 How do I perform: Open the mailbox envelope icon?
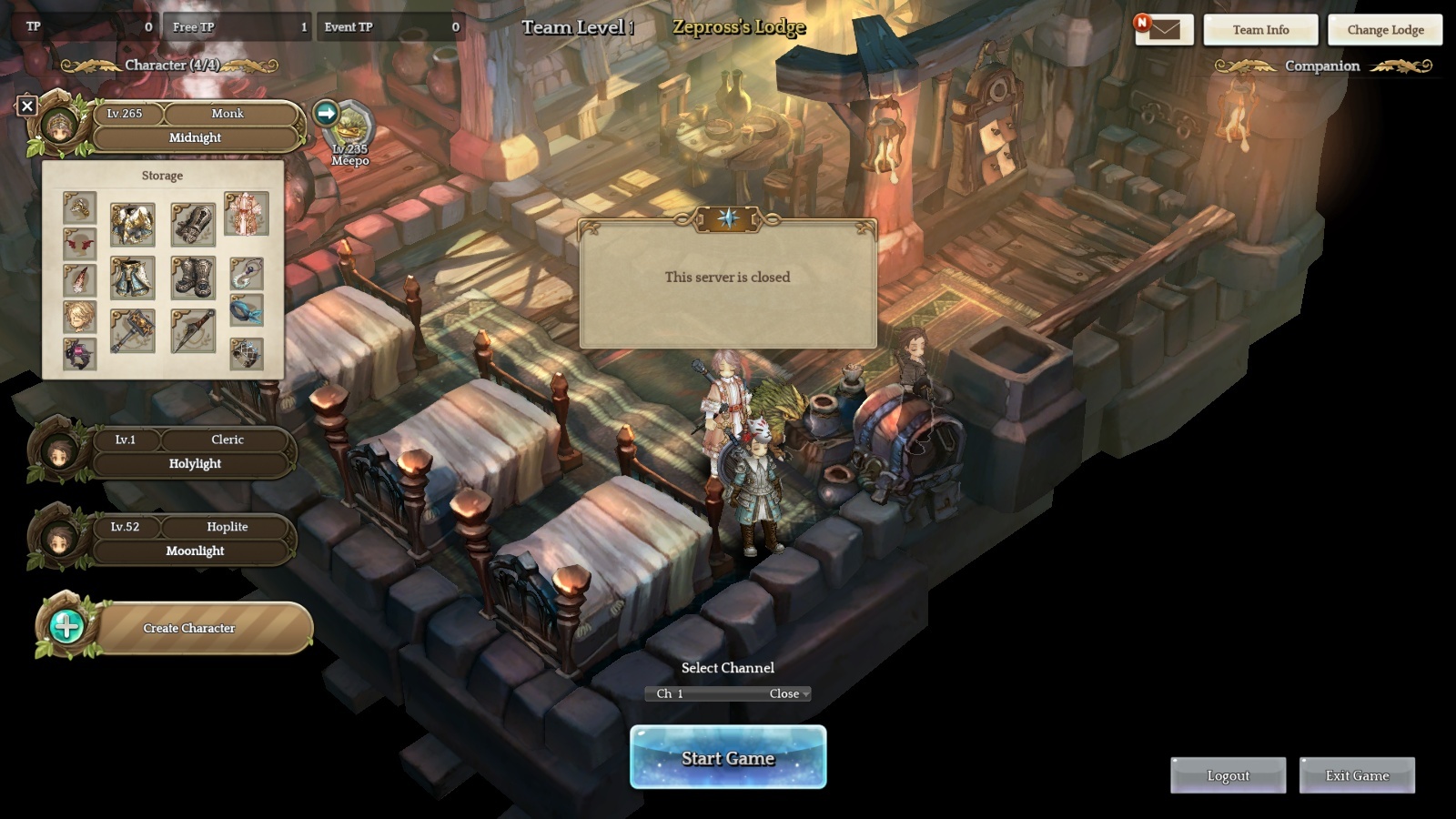[x=1164, y=30]
